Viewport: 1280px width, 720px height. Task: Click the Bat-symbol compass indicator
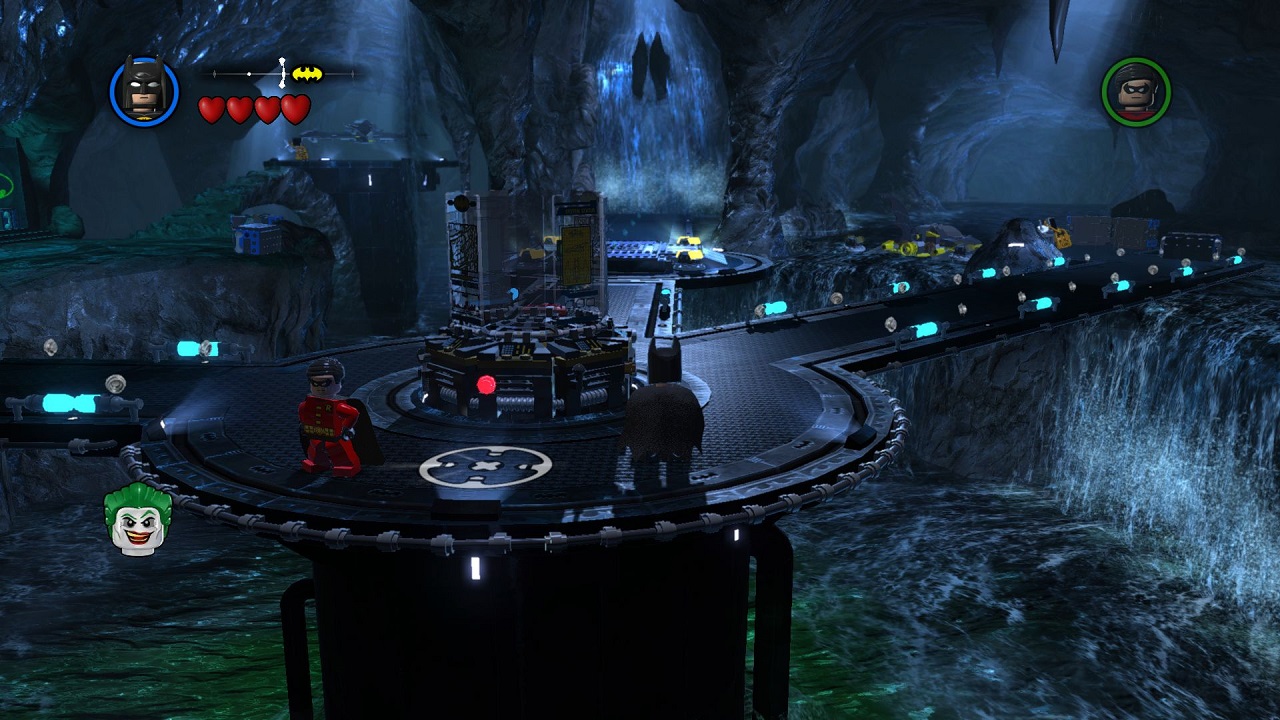pyautogui.click(x=307, y=73)
